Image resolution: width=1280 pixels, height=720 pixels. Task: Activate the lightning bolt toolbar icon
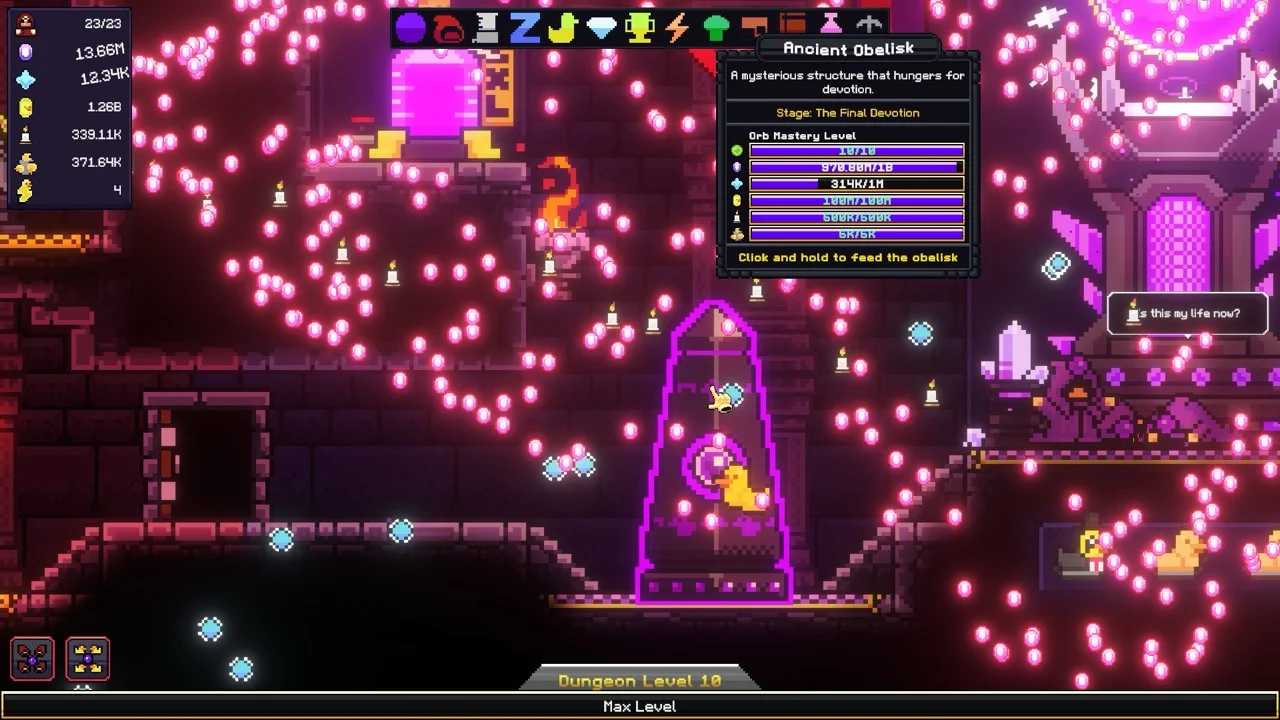[x=677, y=28]
